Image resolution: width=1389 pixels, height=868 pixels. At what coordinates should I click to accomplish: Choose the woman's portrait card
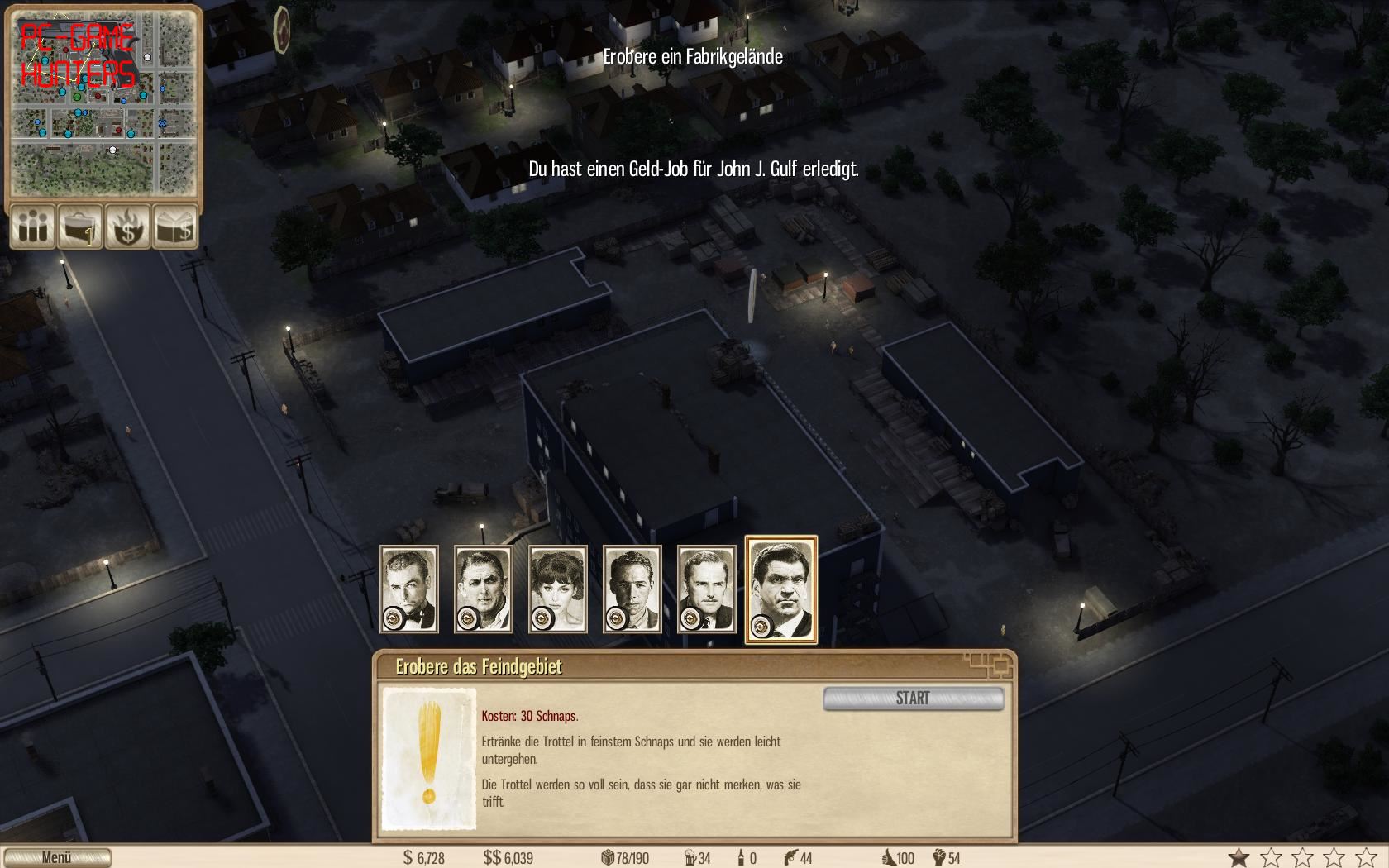(558, 589)
